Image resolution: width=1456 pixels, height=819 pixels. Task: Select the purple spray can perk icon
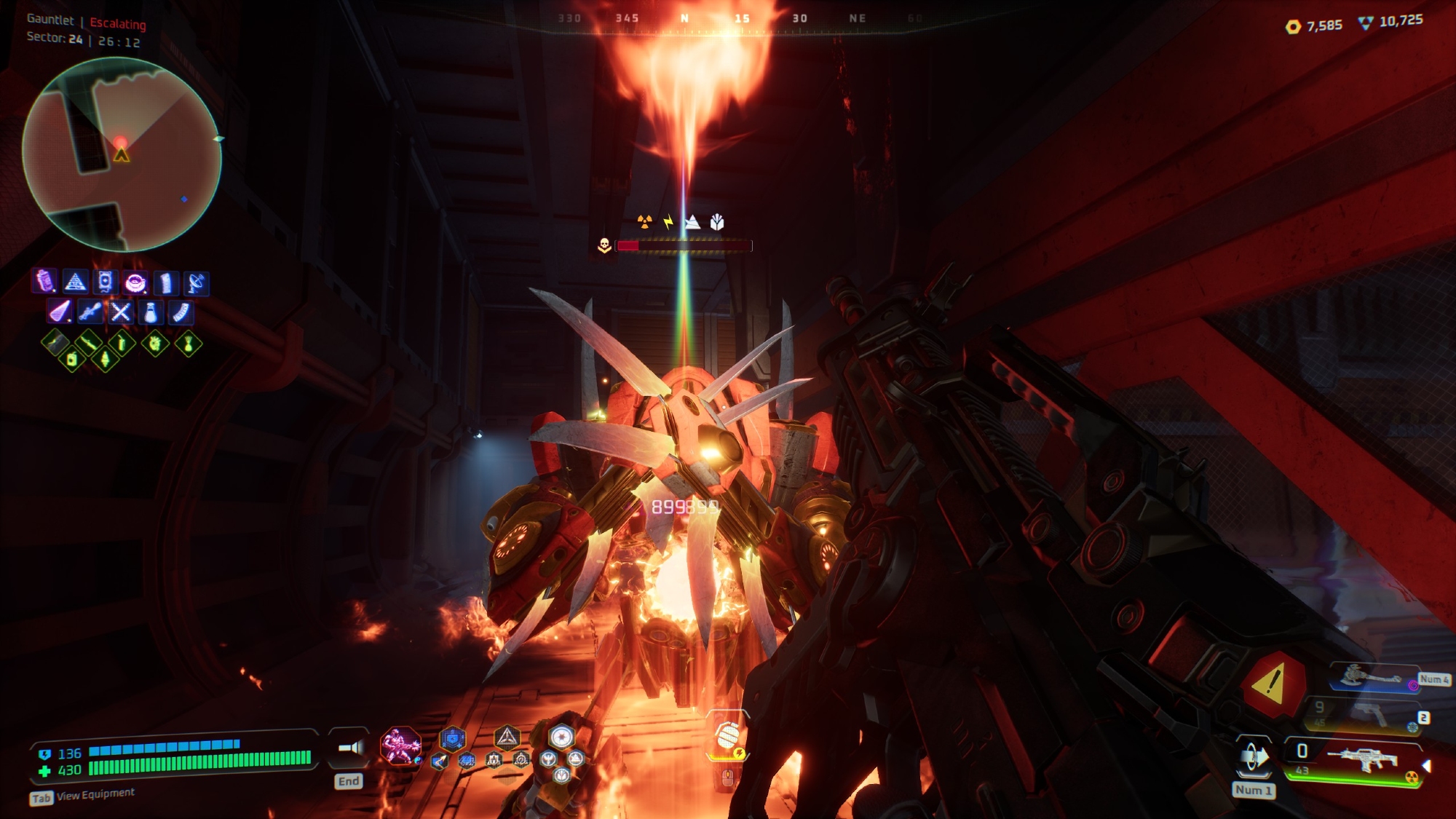tap(45, 281)
